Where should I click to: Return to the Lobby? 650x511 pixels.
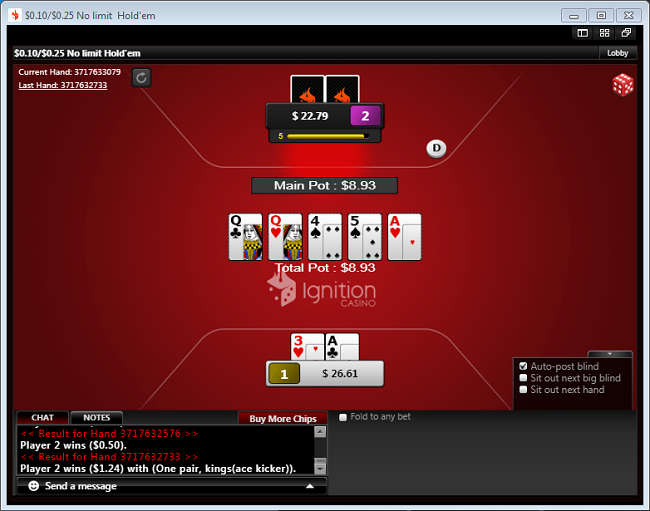[618, 53]
